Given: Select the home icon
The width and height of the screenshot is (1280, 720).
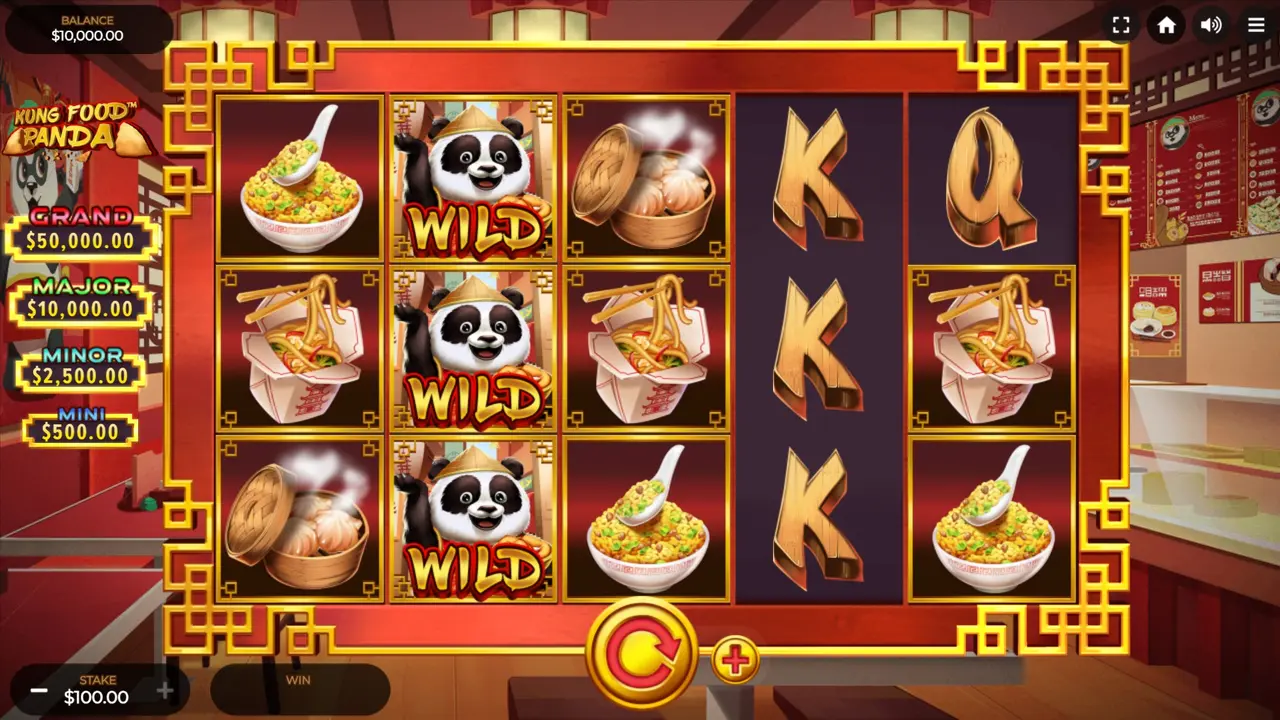Looking at the screenshot, I should [x=1166, y=25].
